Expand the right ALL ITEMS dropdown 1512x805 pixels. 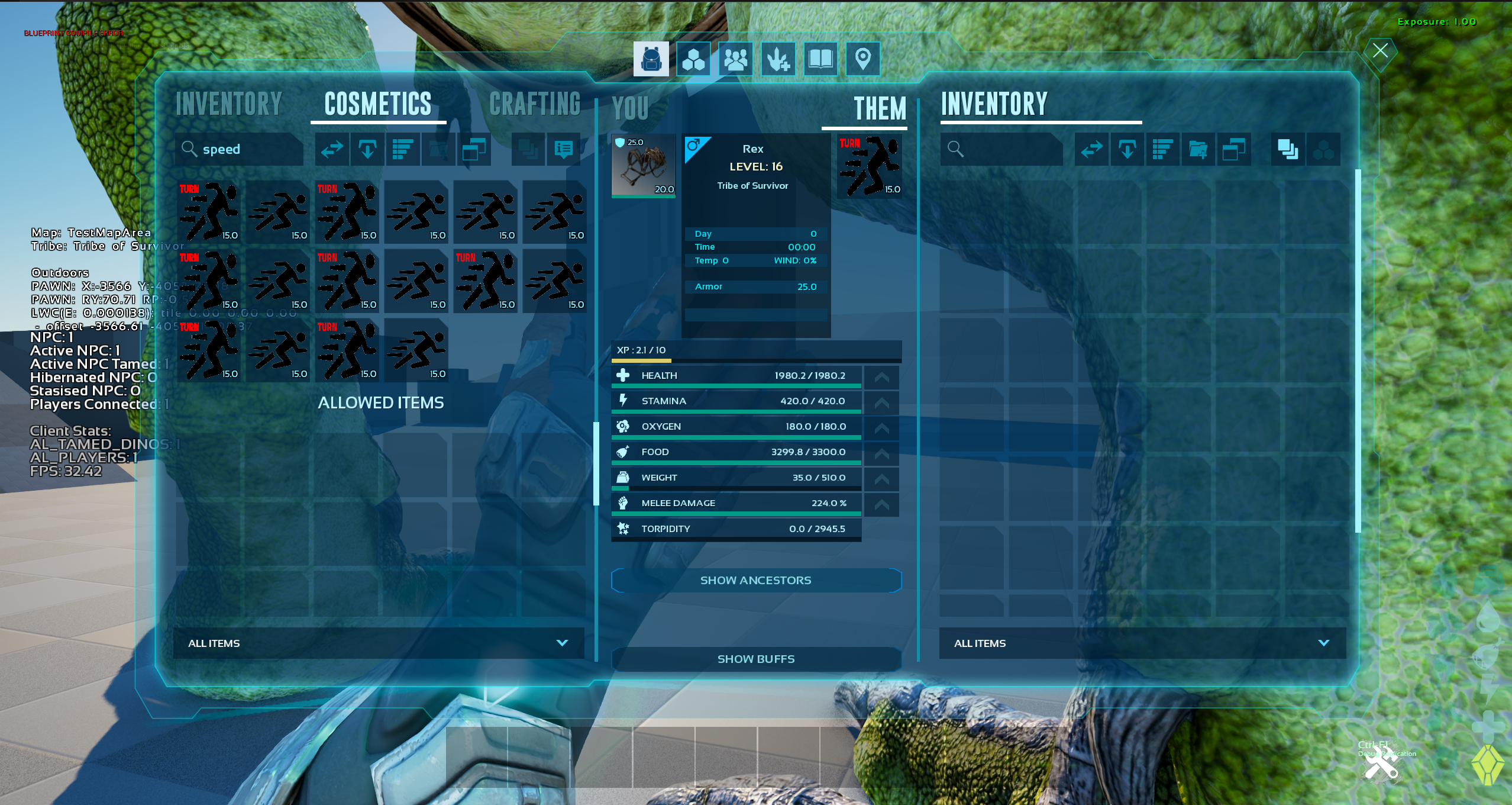click(x=1142, y=643)
